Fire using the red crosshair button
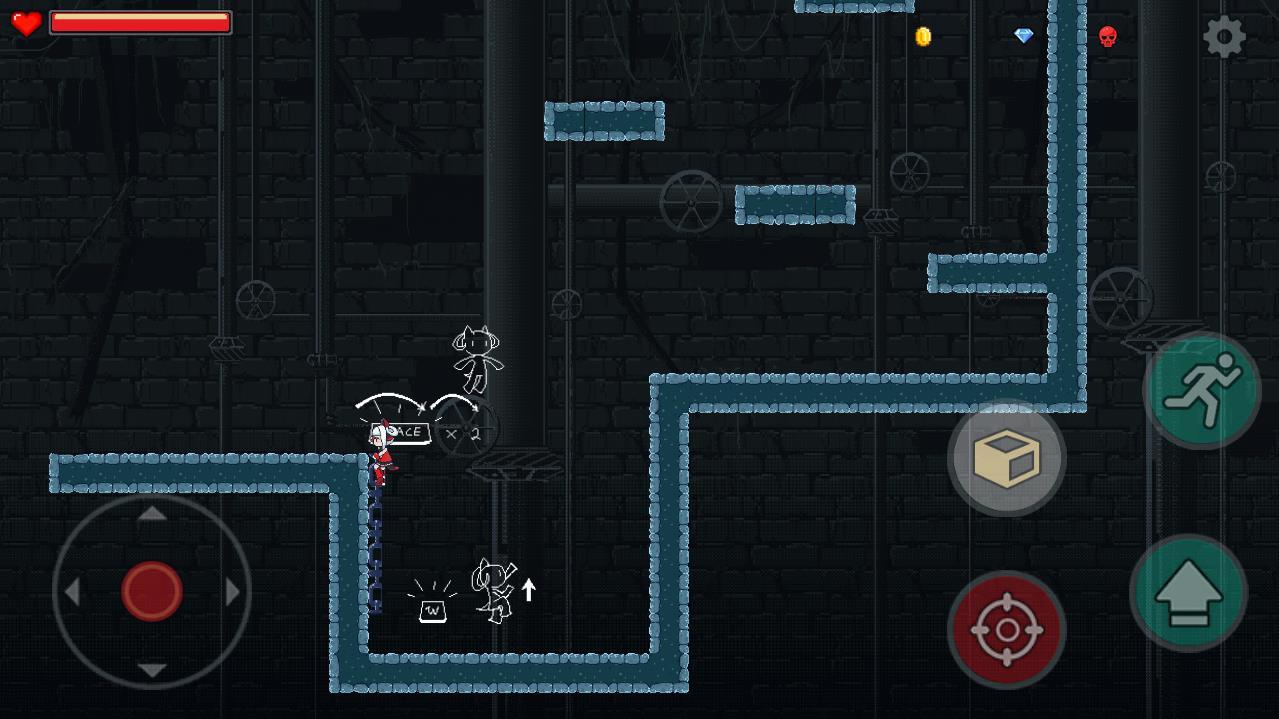1279x719 pixels. (x=1006, y=630)
